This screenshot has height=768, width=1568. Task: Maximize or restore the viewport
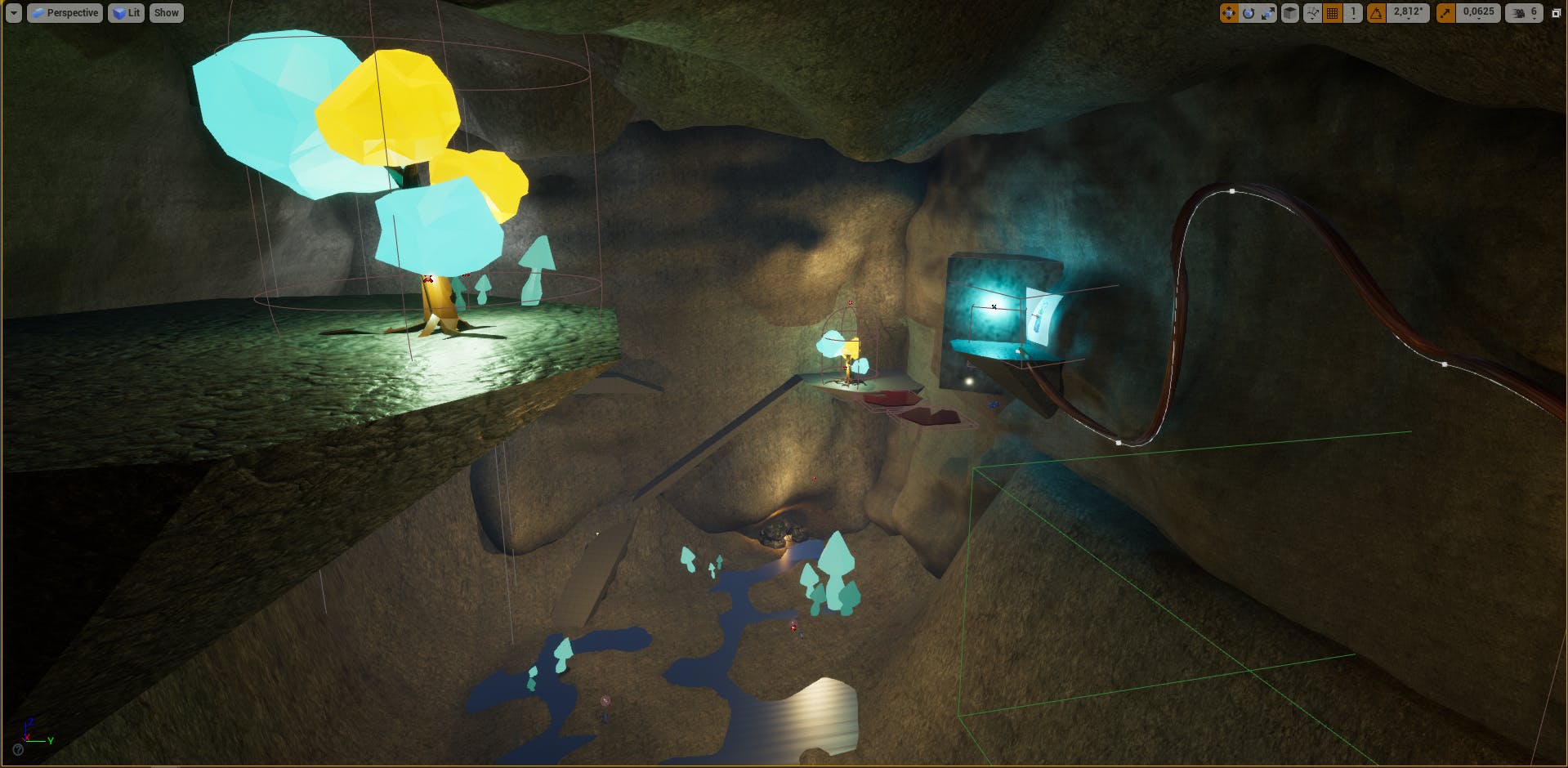[x=1556, y=13]
